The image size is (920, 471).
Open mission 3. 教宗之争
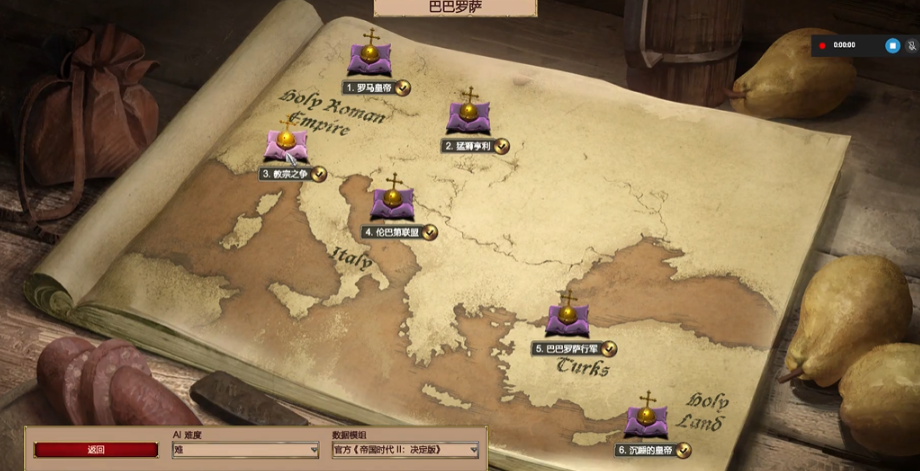point(286,145)
